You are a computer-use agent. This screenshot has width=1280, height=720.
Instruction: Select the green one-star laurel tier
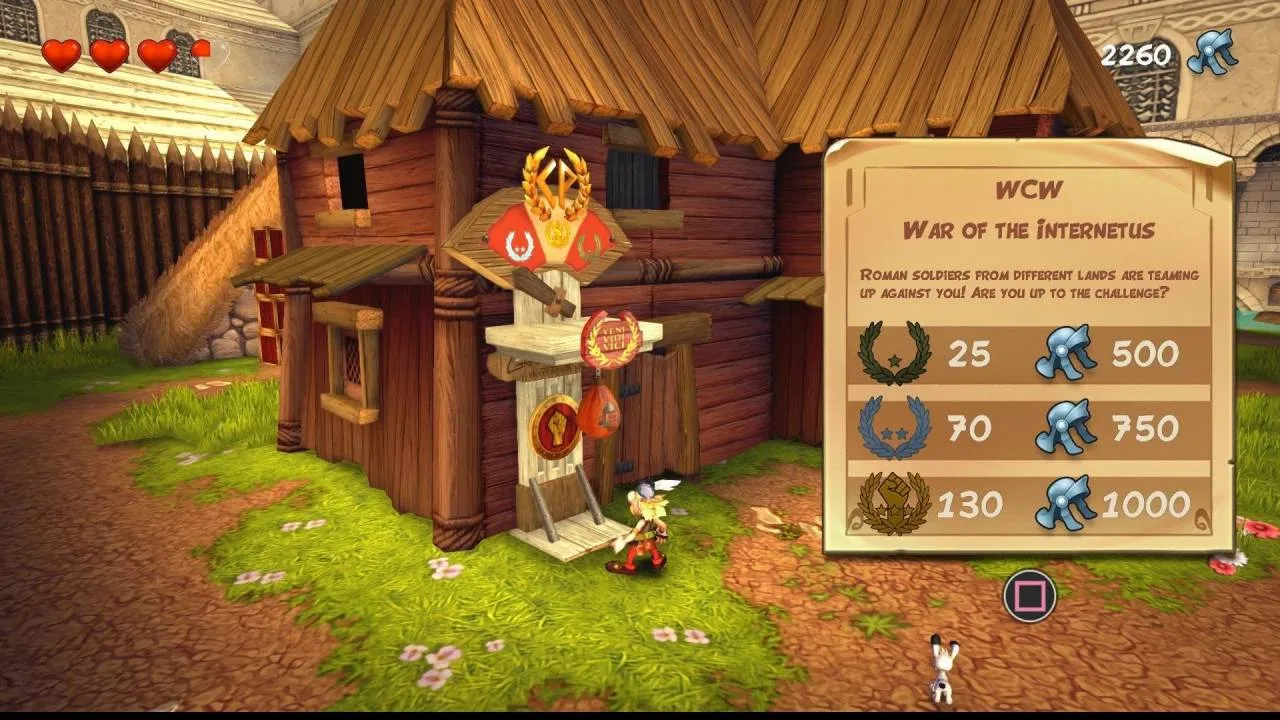pyautogui.click(x=894, y=353)
